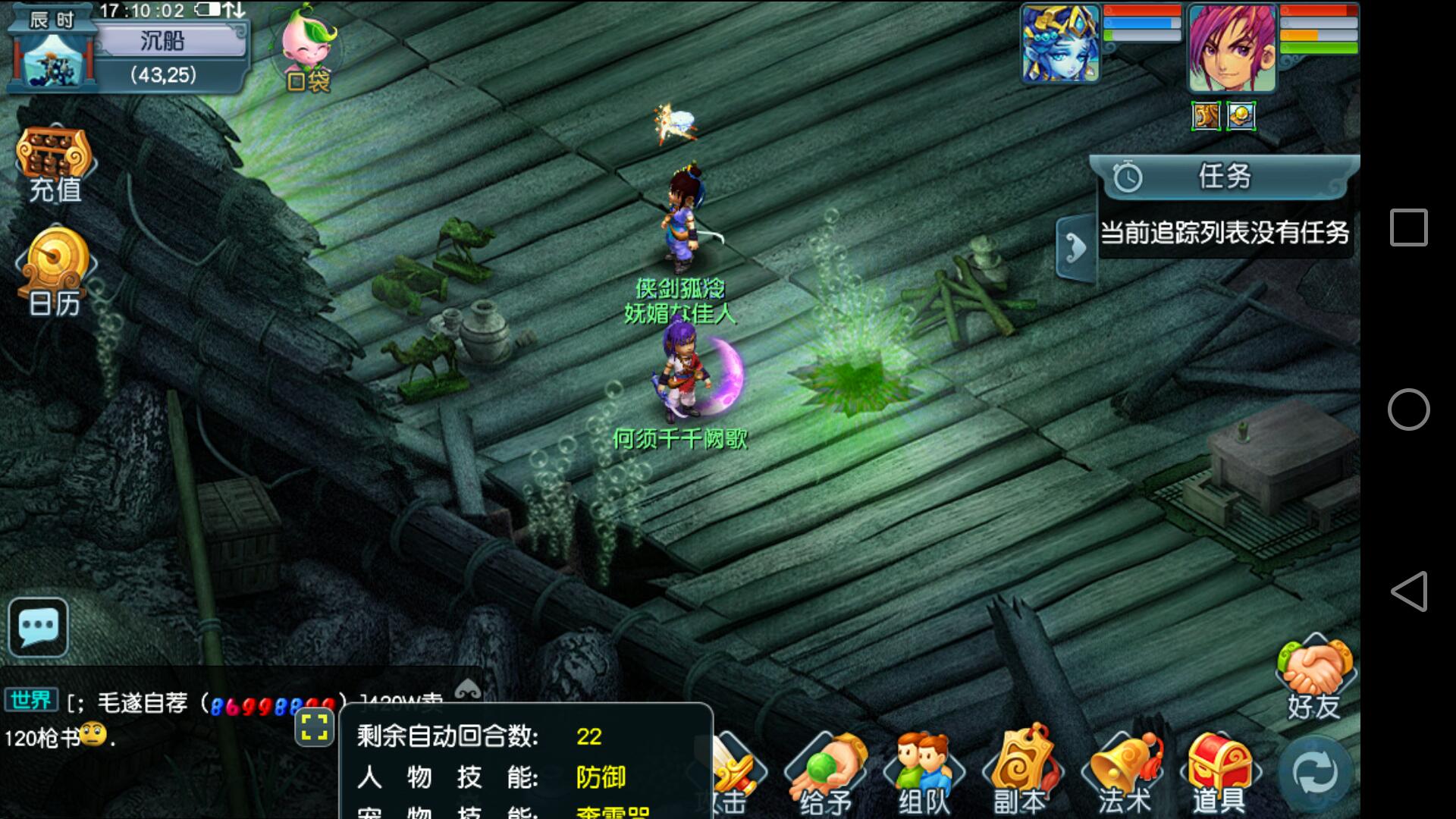Tap the Android home circle button
Screen dimensions: 1456x819
1408,409
